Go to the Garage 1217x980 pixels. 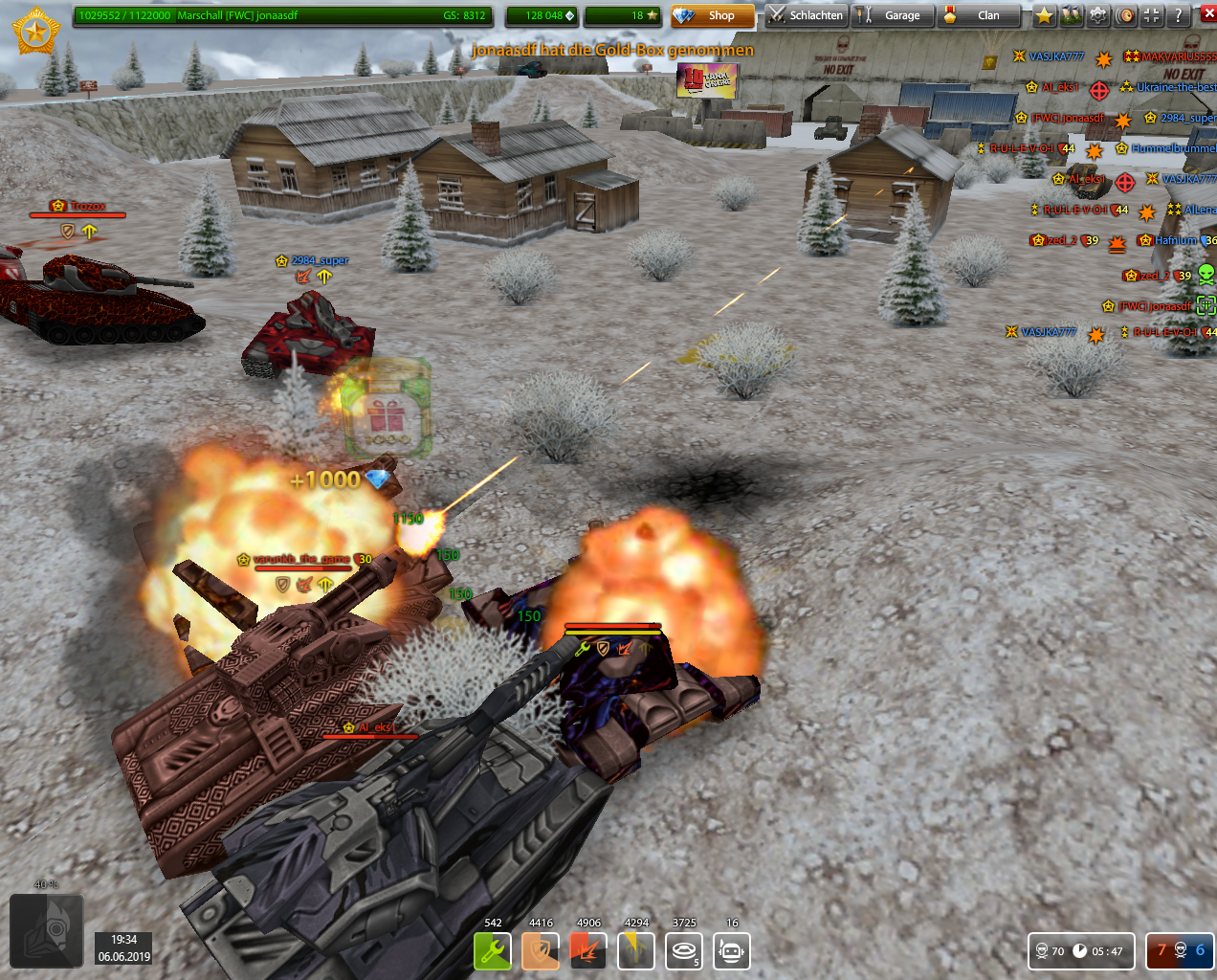(892, 15)
